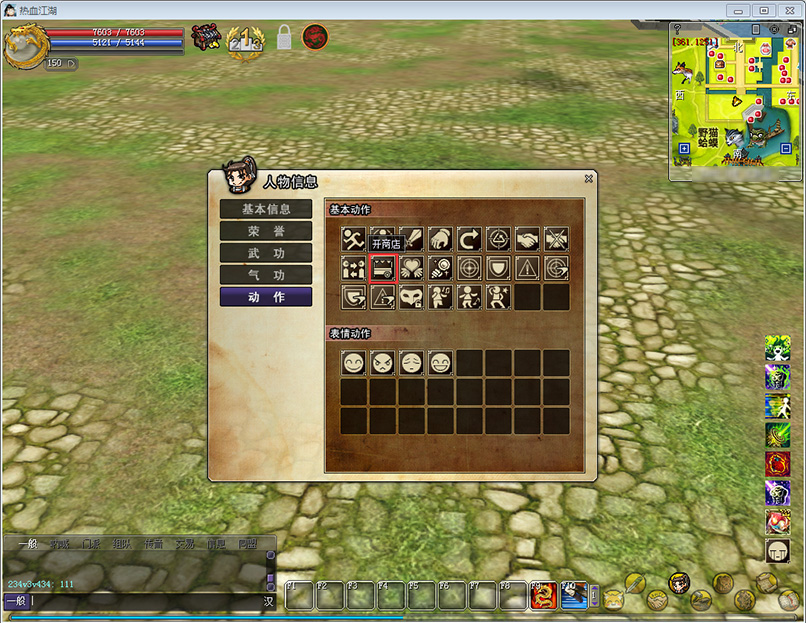This screenshot has height=623, width=806.
Task: Choose the sad face emote
Action: [x=411, y=363]
